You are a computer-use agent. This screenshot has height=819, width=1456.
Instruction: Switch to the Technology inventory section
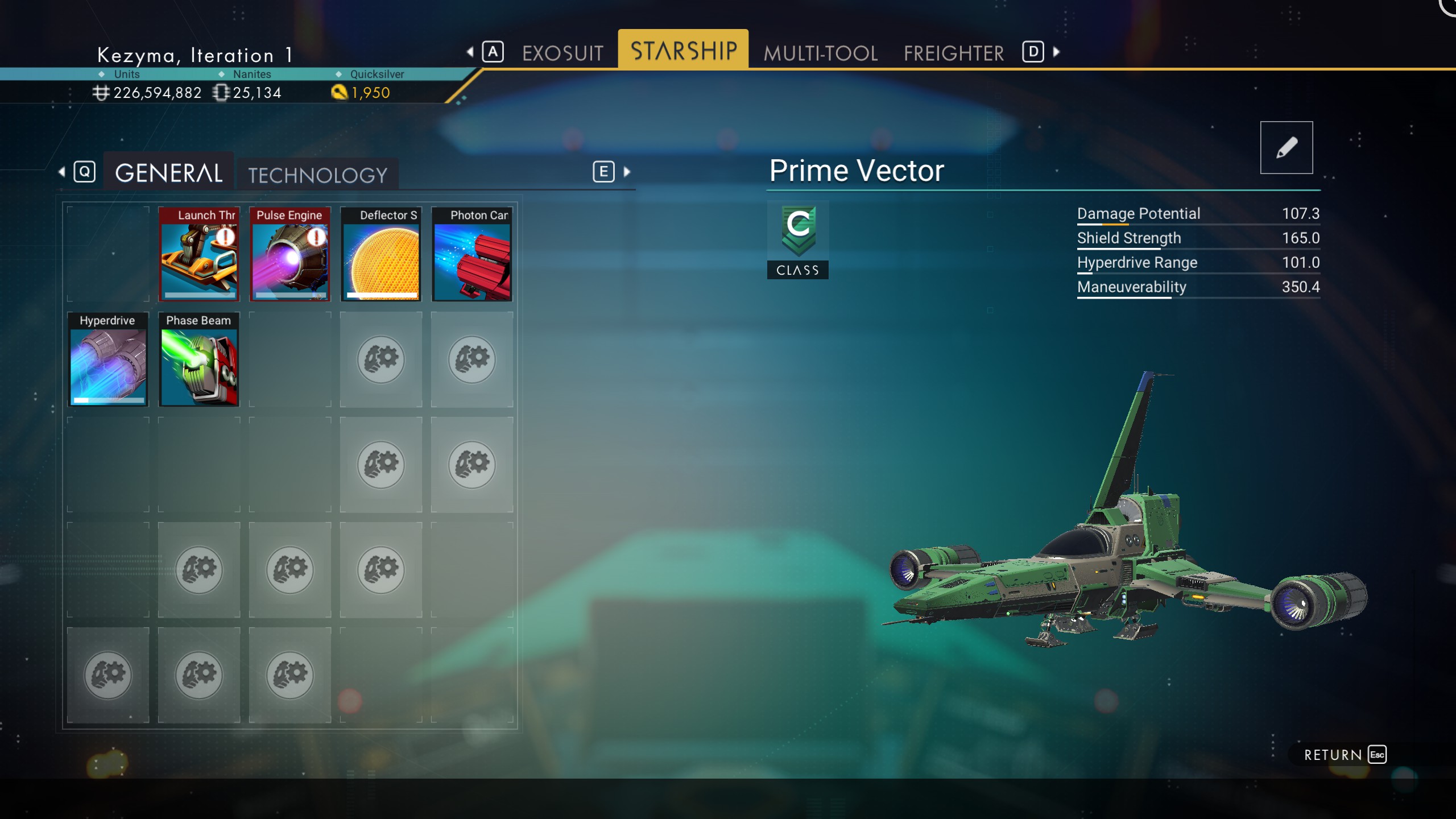317,175
